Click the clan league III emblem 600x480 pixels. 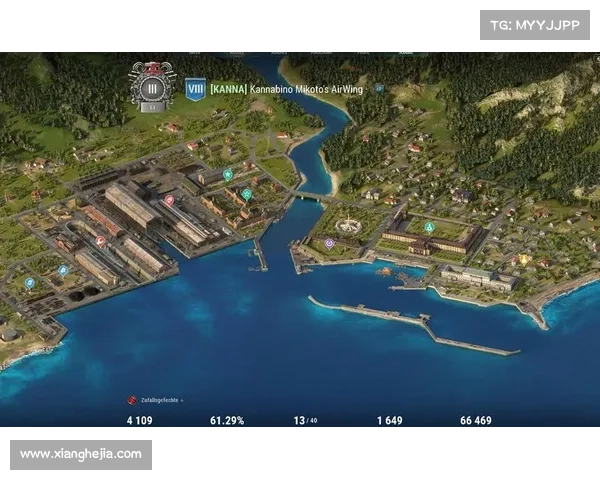(x=152, y=87)
